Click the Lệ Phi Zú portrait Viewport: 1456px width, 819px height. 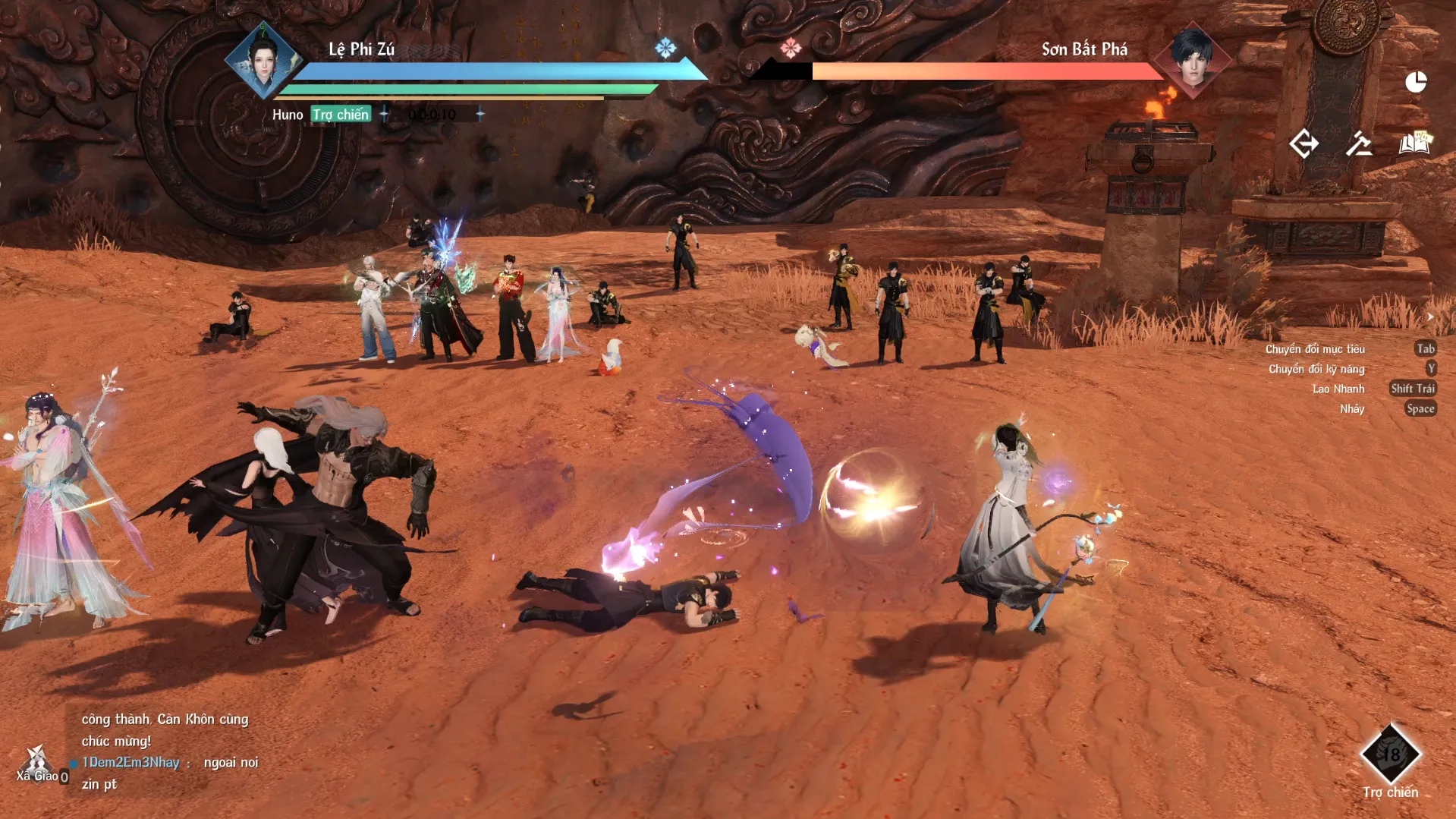point(263,61)
